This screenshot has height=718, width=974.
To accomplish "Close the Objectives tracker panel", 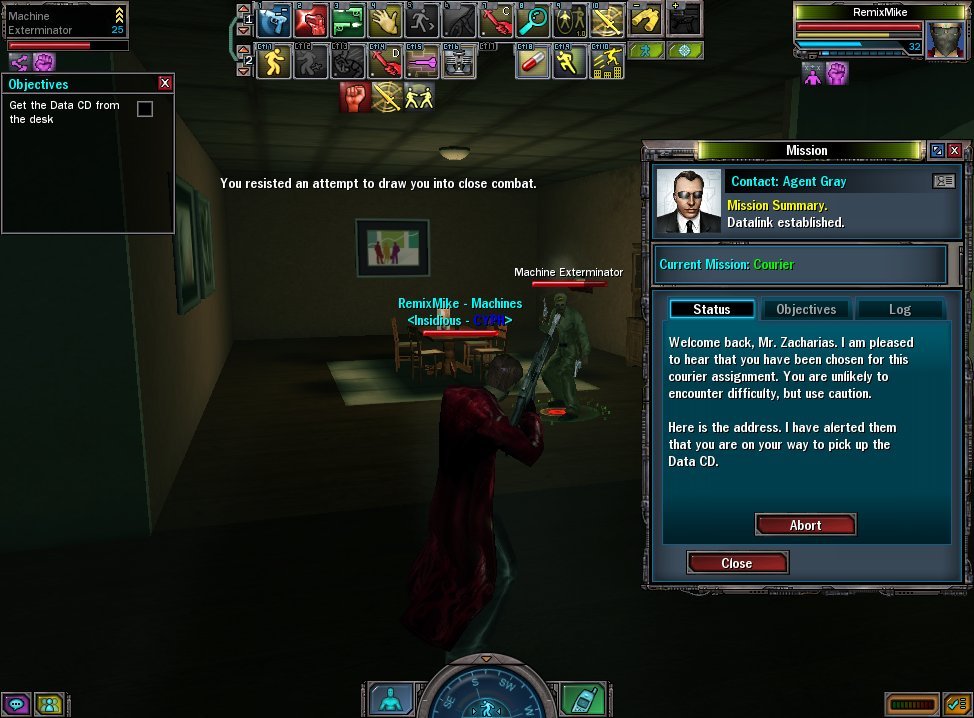I will pos(165,84).
